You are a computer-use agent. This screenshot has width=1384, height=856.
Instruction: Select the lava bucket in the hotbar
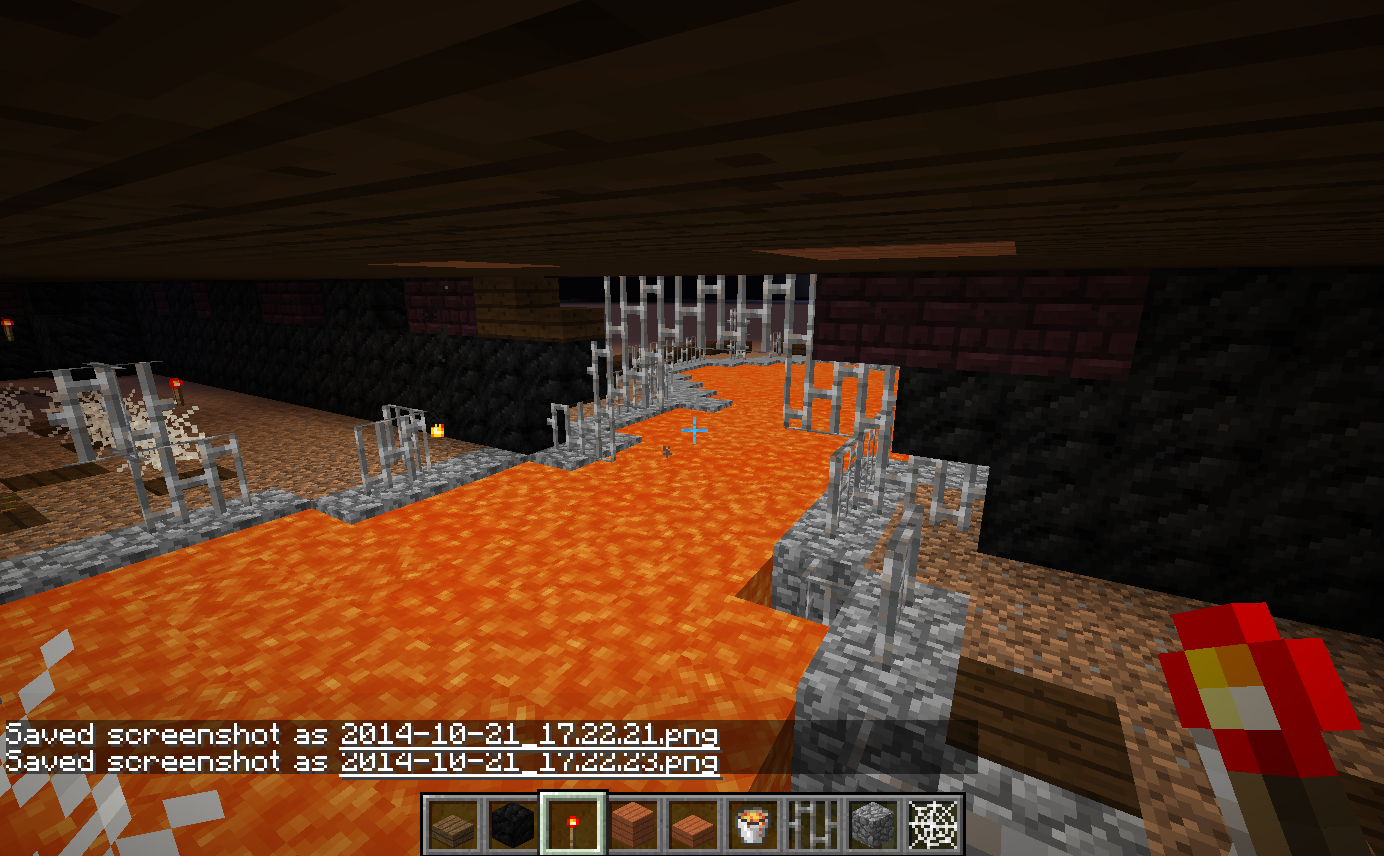[x=753, y=825]
